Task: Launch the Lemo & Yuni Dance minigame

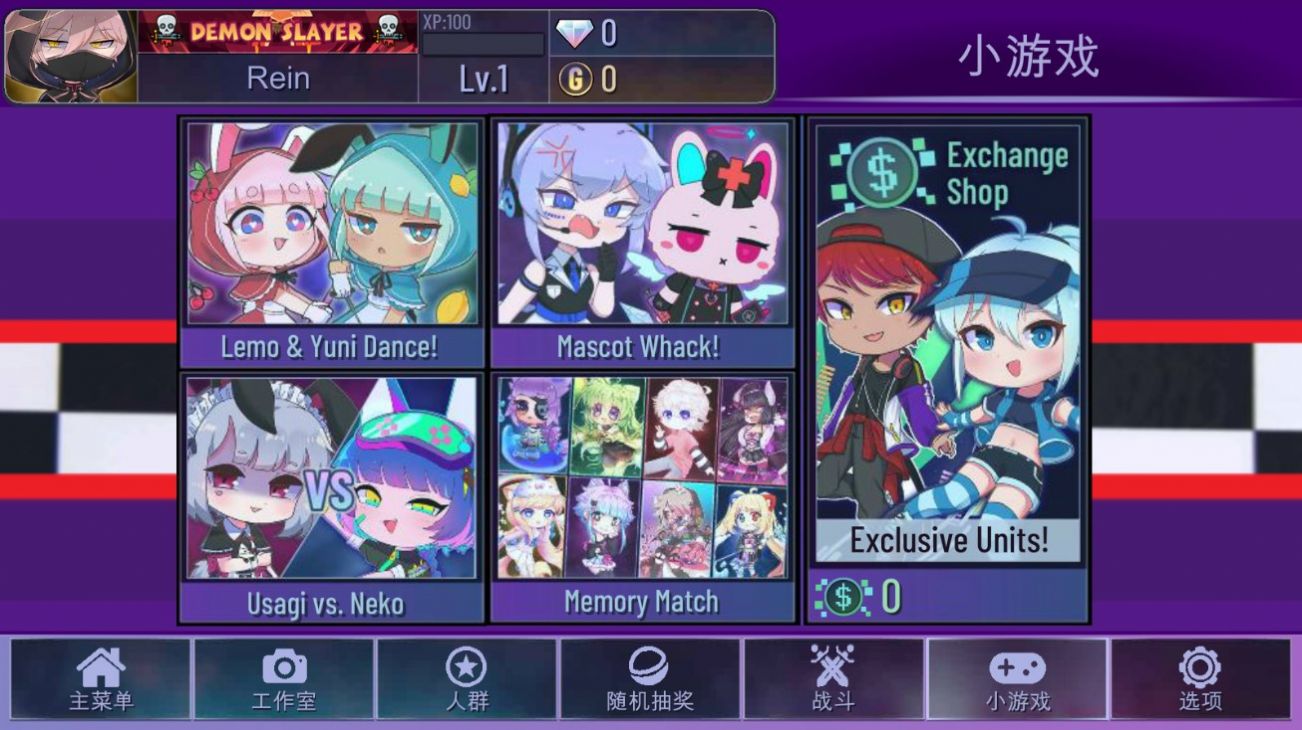Action: (330, 240)
